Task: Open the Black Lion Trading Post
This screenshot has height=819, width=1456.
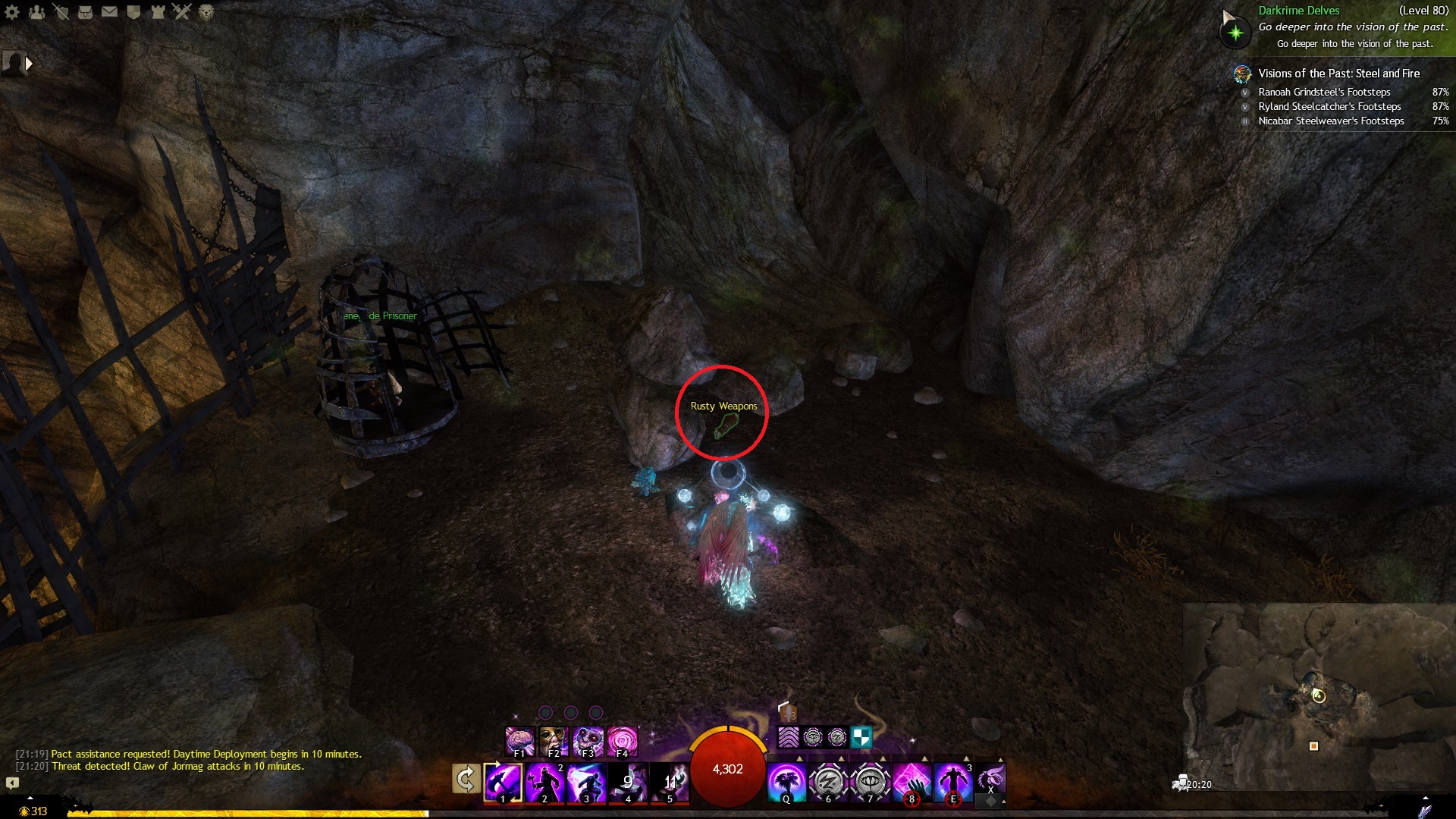Action: point(206,12)
